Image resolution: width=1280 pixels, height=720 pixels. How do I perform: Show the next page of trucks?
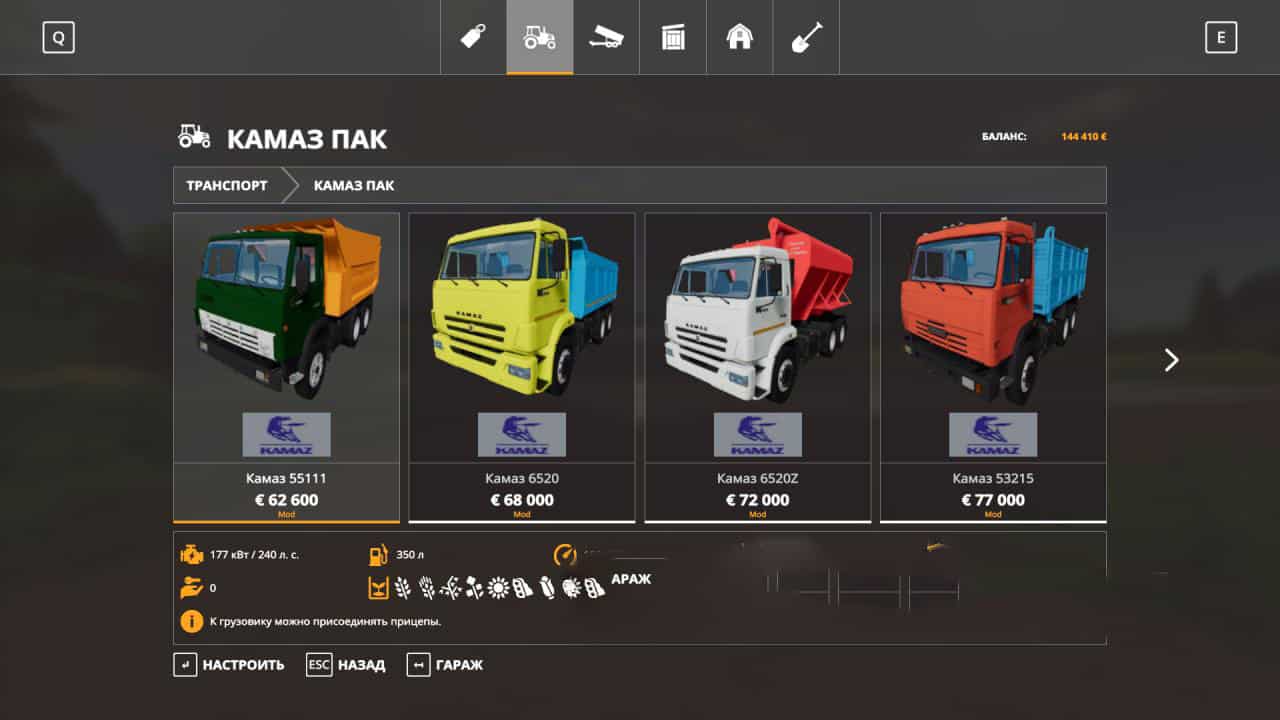1171,360
